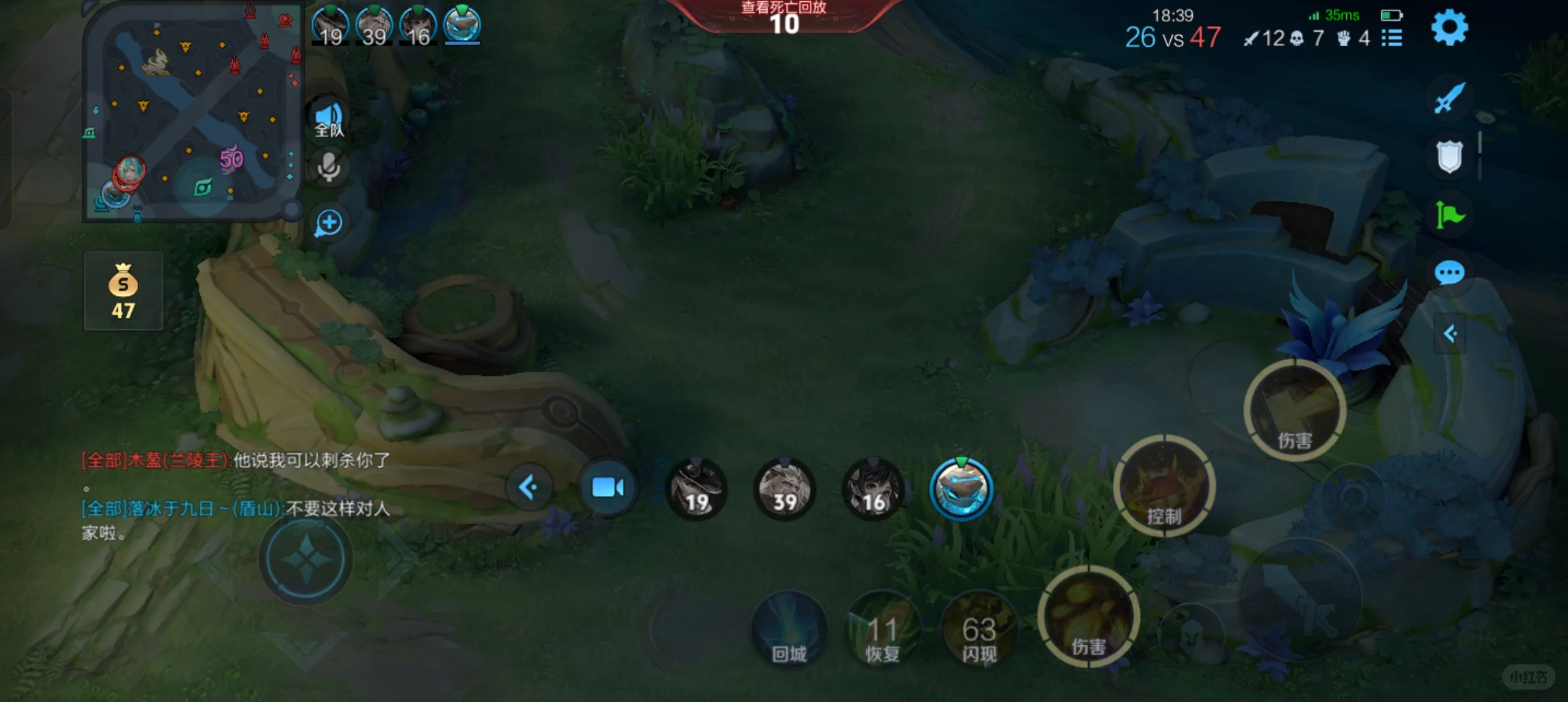Screen dimensions: 1568x702
Task: Open the quick message plus bubble
Action: pyautogui.click(x=329, y=224)
